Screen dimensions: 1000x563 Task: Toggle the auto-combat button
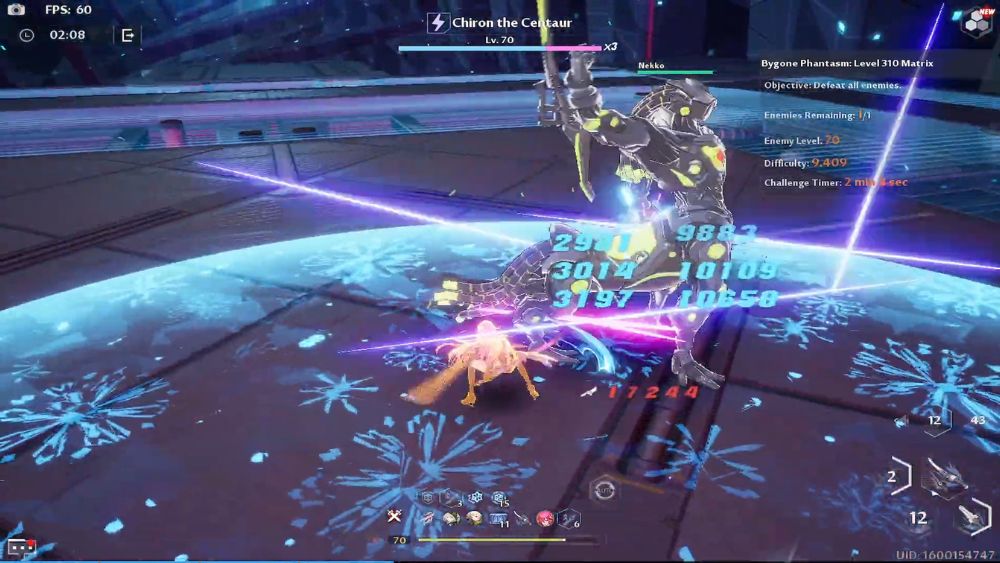tap(602, 489)
